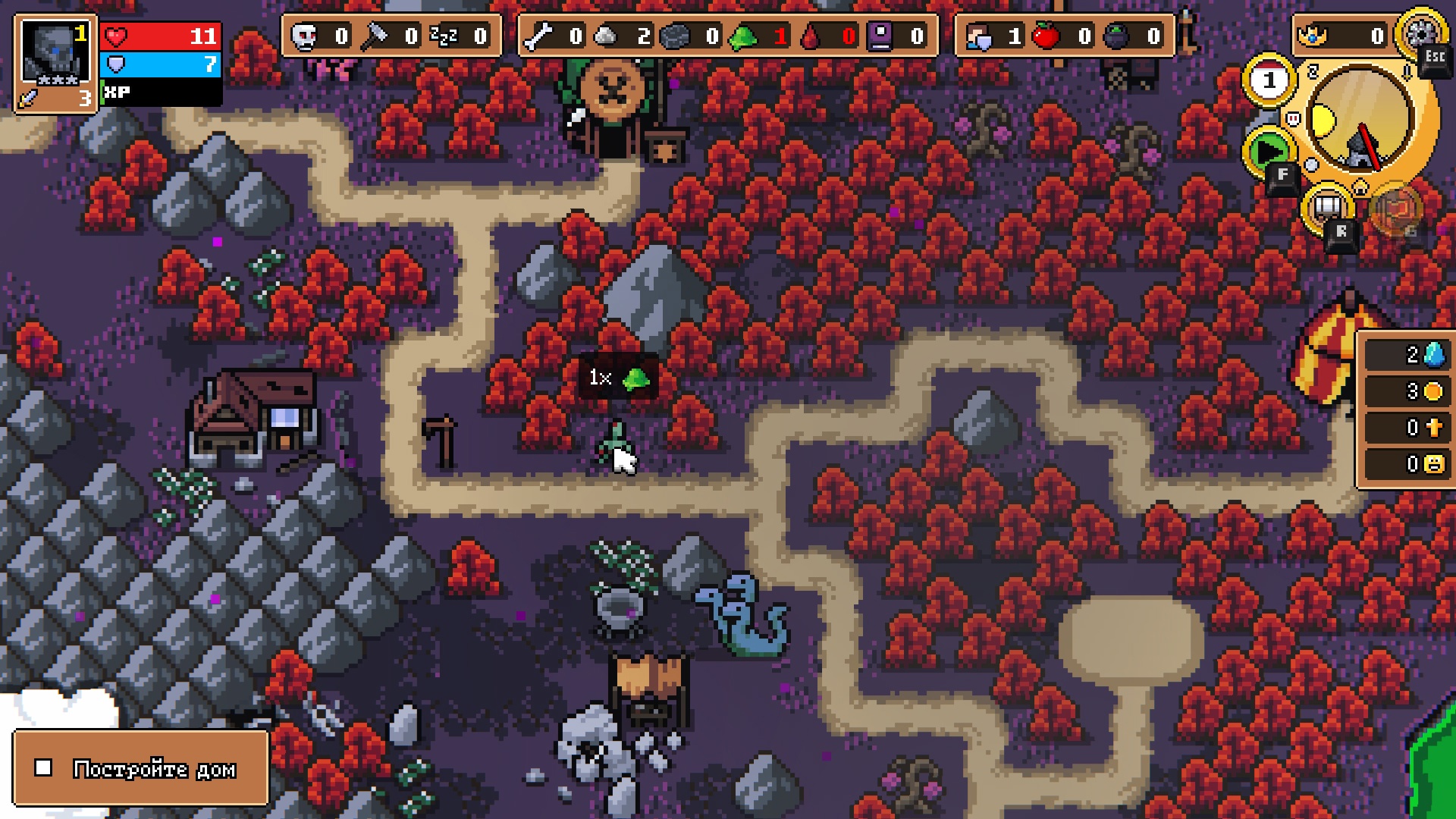The image size is (1456, 819).
Task: Open settings with the gear icon
Action: click(x=1420, y=32)
